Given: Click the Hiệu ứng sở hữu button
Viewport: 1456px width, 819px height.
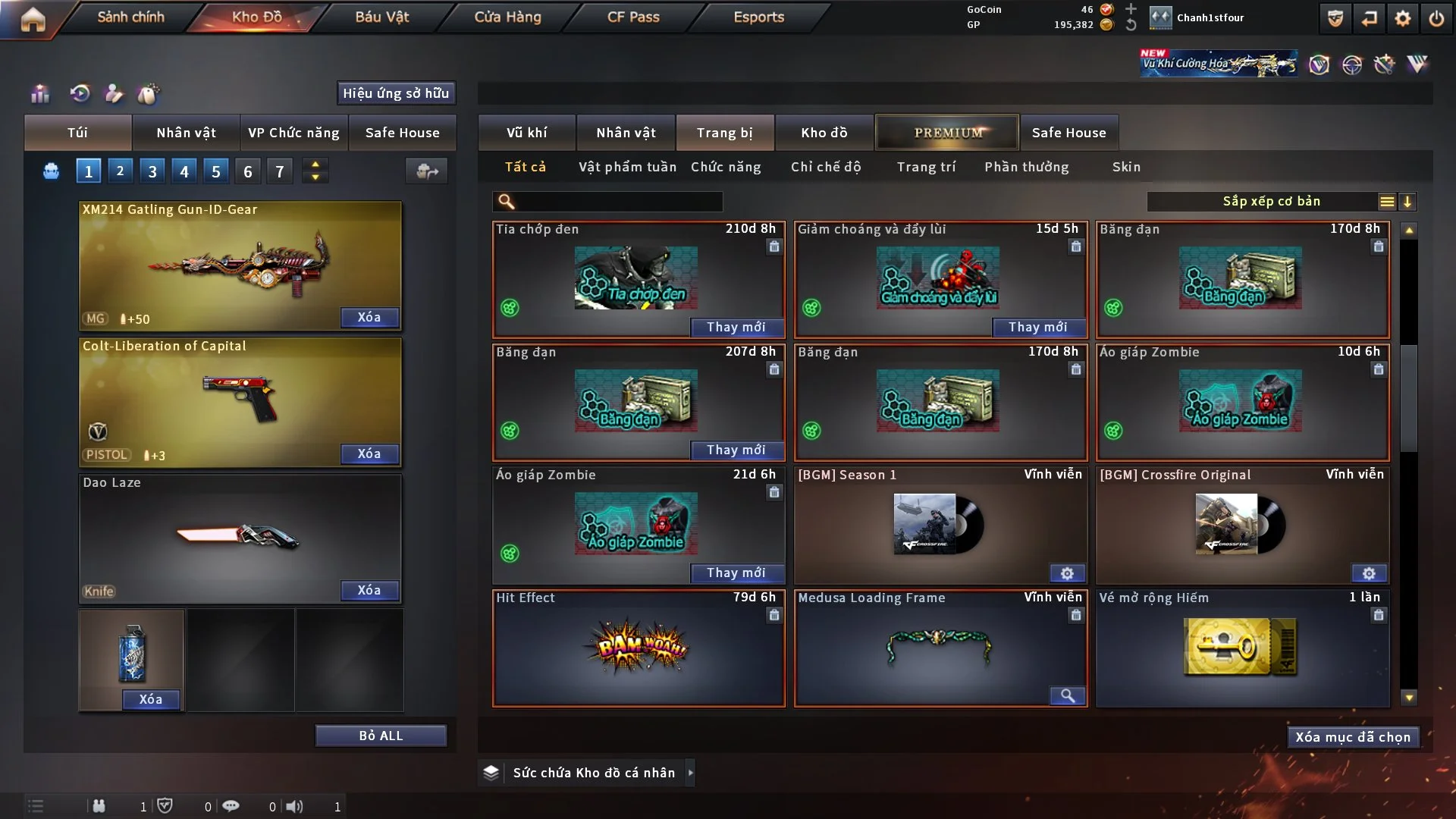Looking at the screenshot, I should [x=396, y=93].
